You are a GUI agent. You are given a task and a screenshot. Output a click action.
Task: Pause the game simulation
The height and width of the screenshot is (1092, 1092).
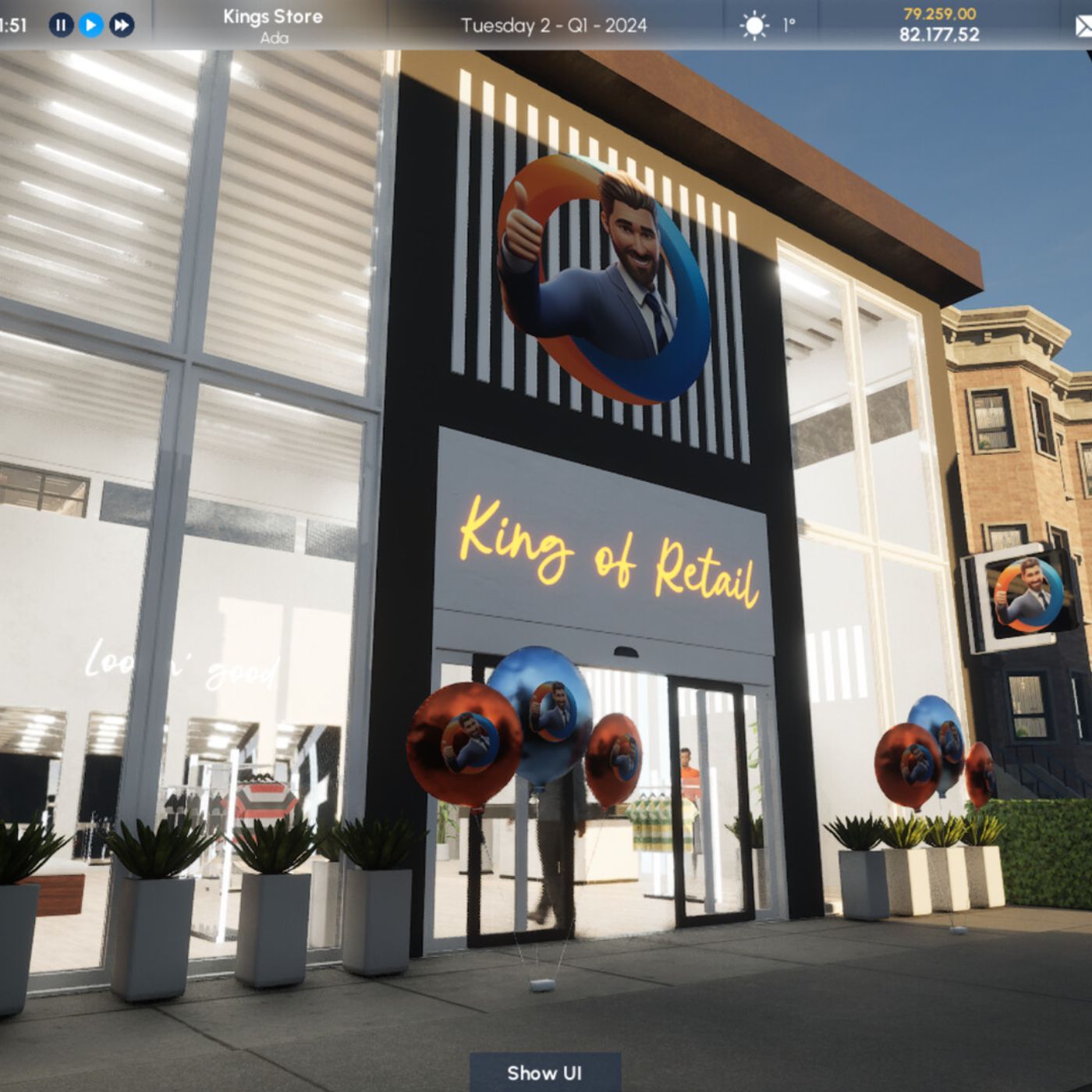click(62, 26)
